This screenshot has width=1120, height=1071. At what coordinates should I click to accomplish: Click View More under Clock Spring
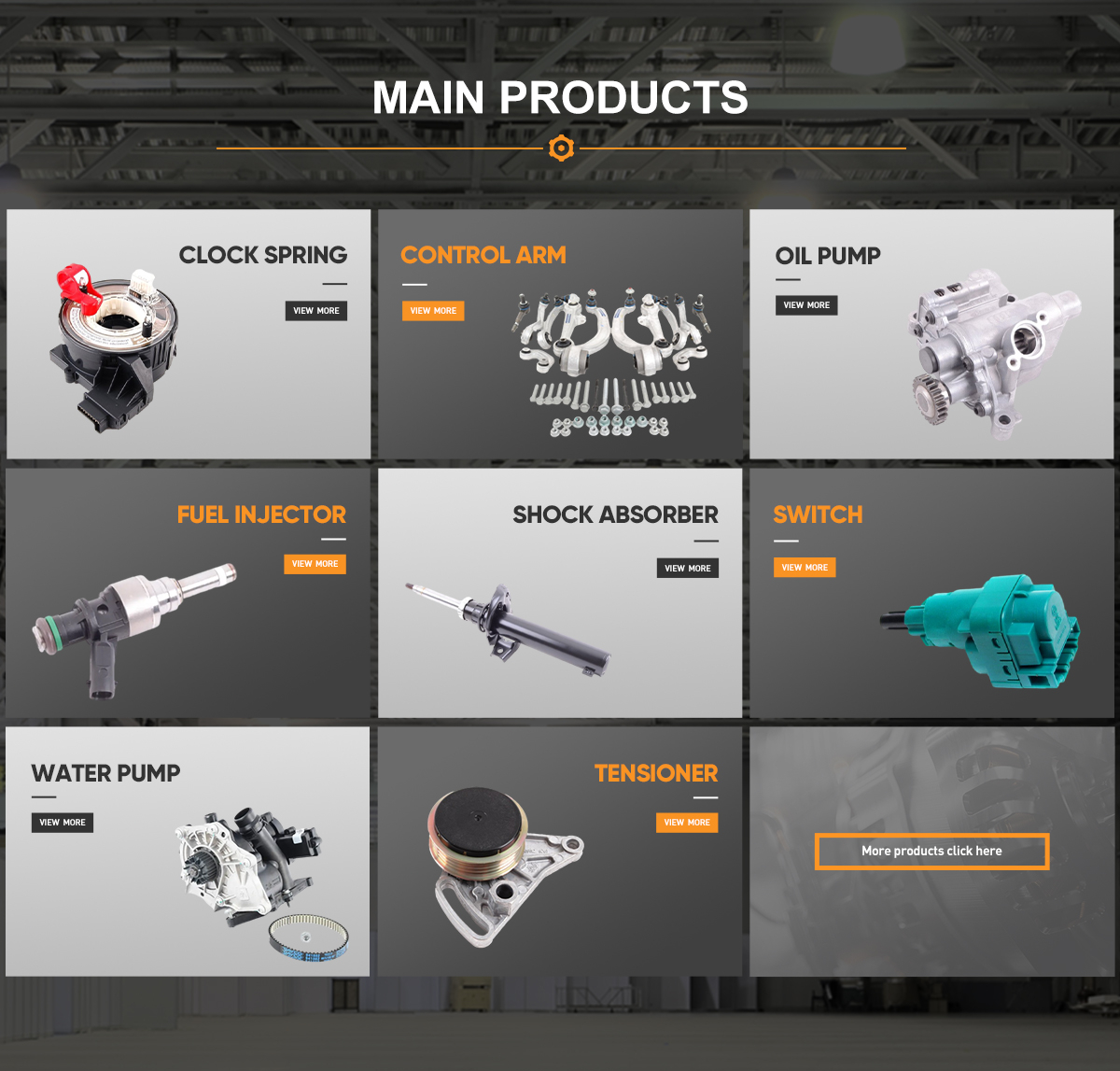[x=315, y=311]
